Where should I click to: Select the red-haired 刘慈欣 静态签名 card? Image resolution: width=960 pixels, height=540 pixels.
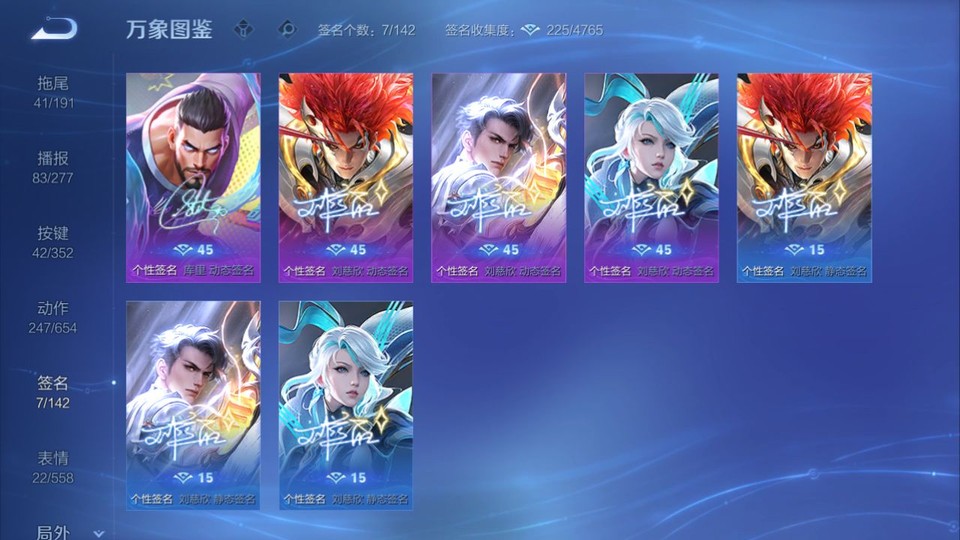(x=804, y=177)
